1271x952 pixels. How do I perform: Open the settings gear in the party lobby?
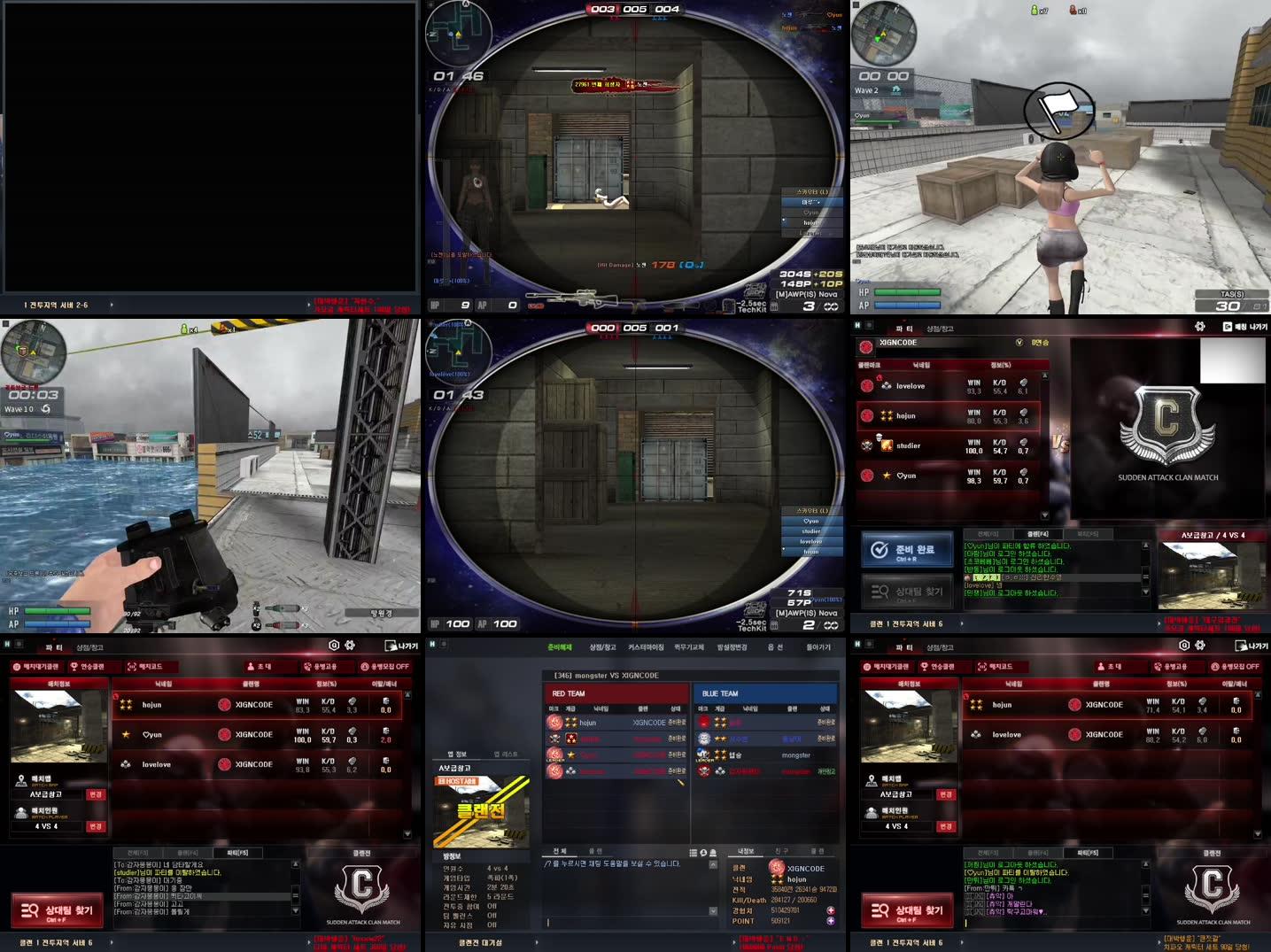[351, 646]
